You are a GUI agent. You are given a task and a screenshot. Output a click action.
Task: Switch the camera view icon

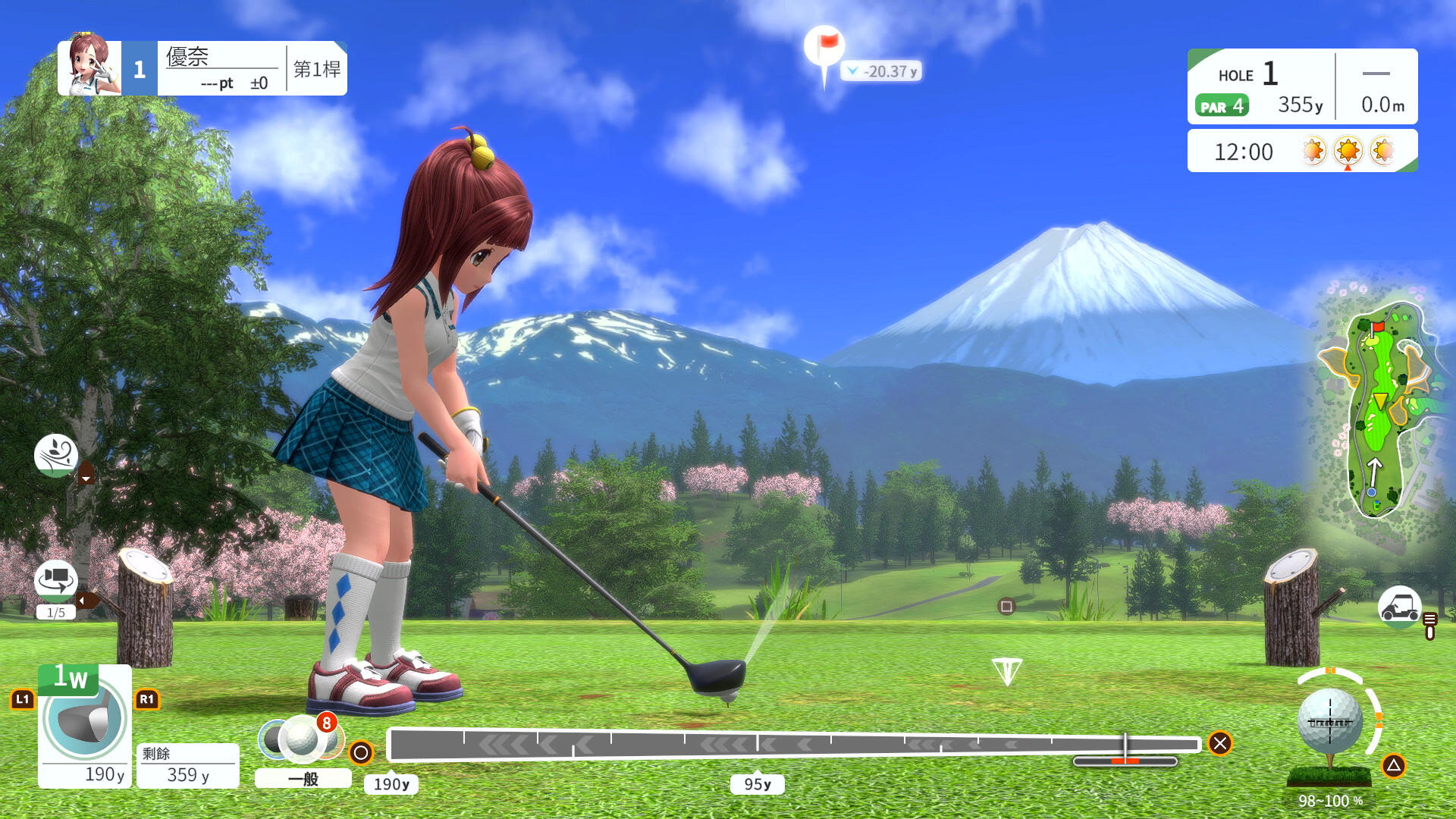click(x=56, y=581)
